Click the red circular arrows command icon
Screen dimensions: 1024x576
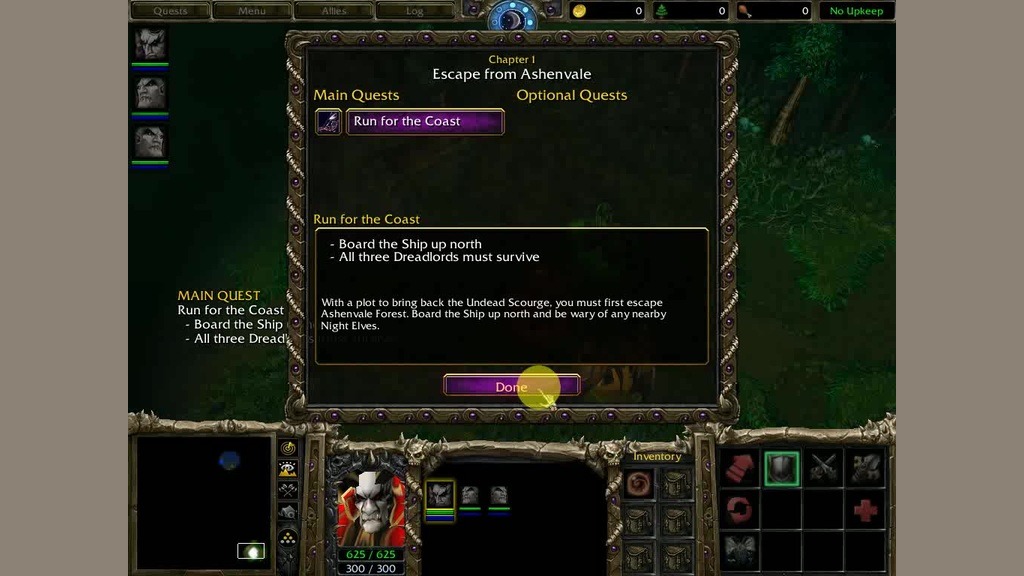tap(740, 510)
